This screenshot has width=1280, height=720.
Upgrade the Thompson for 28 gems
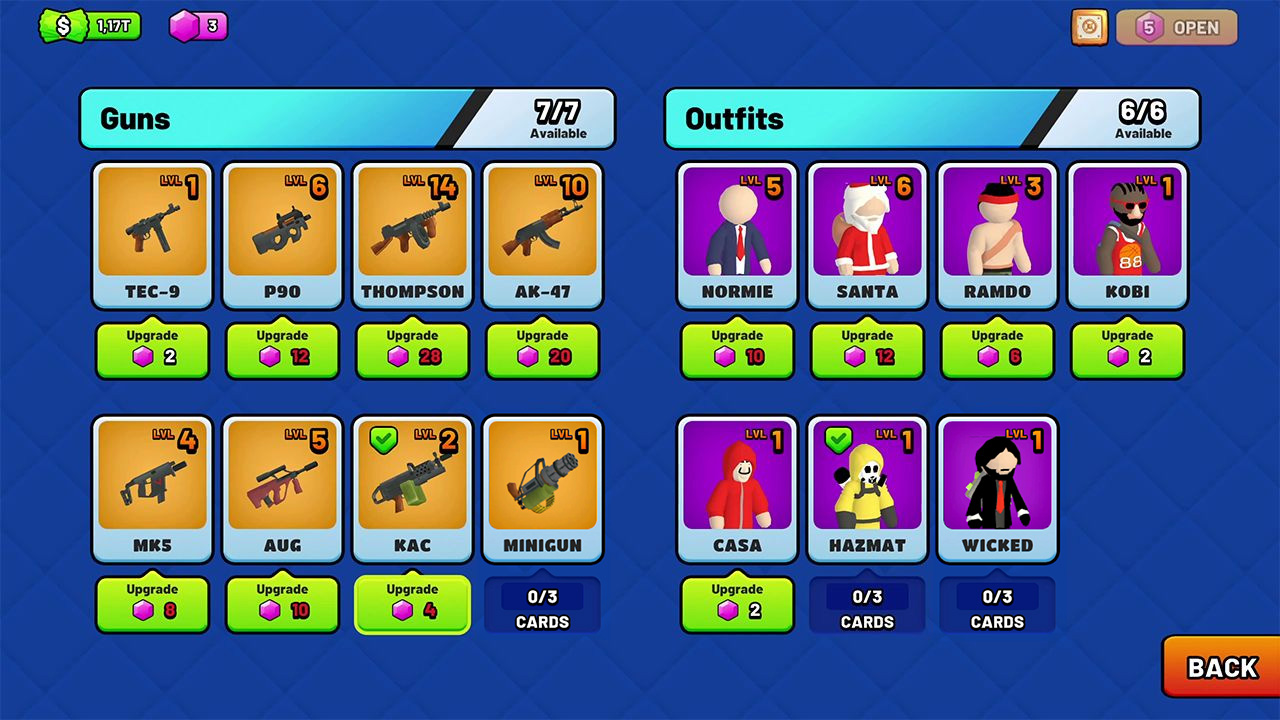click(412, 350)
